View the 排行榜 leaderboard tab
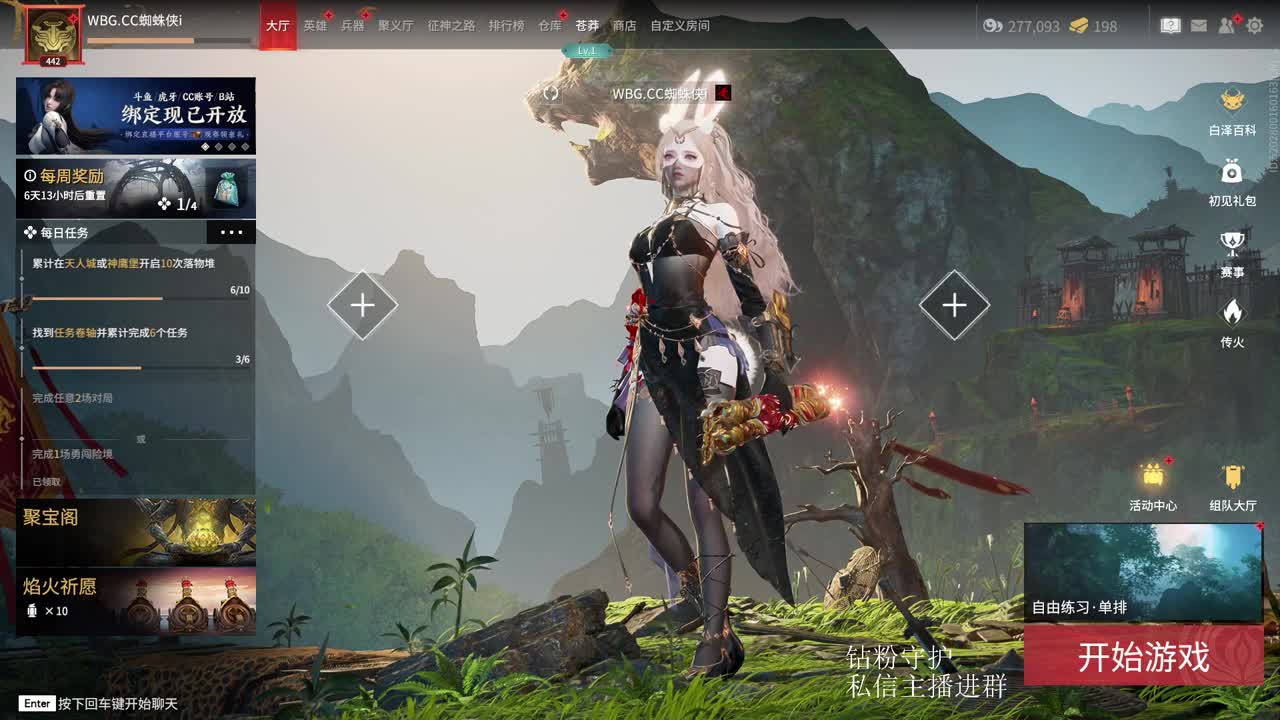Screen dimensions: 1280x720 point(506,26)
